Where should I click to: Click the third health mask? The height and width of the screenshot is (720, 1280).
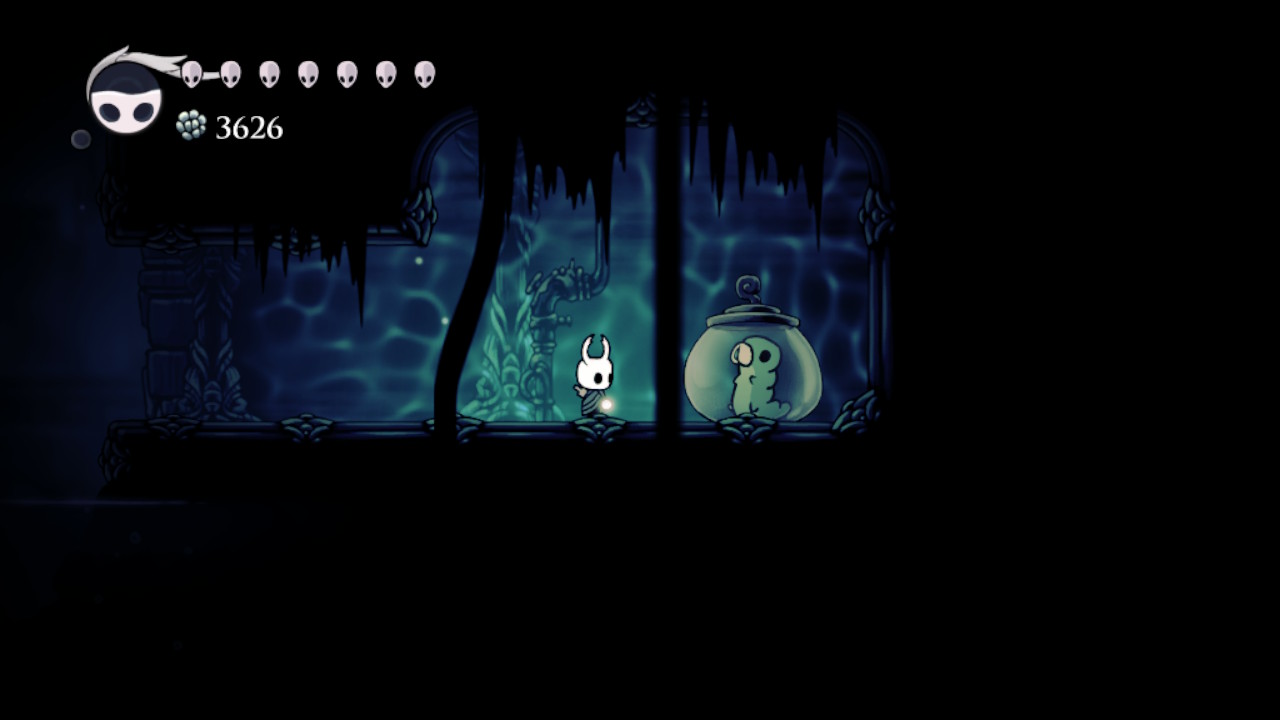click(x=267, y=71)
